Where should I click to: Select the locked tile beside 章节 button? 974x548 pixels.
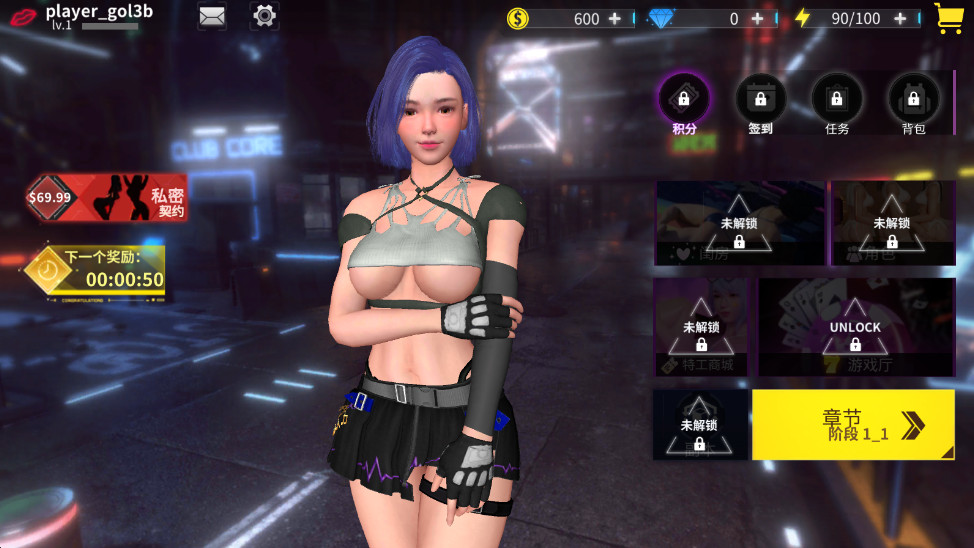pyautogui.click(x=699, y=425)
